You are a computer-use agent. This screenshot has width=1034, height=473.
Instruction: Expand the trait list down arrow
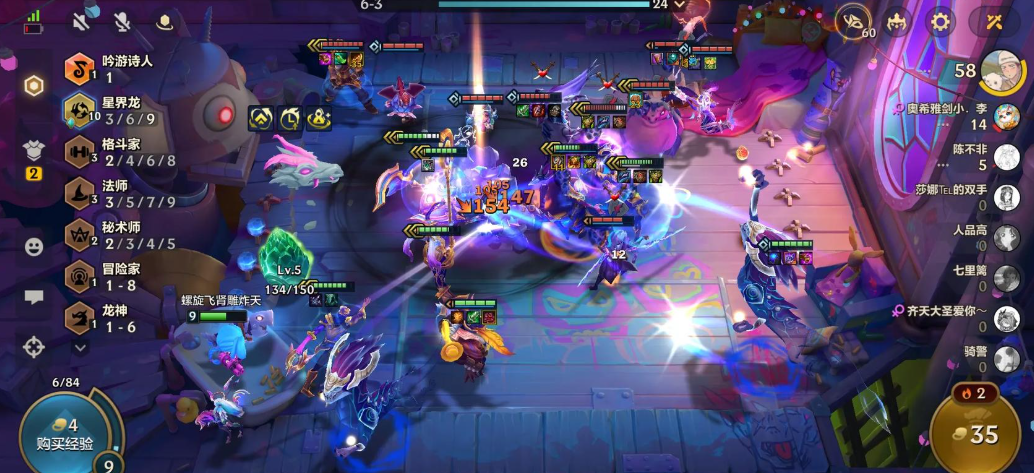point(80,347)
